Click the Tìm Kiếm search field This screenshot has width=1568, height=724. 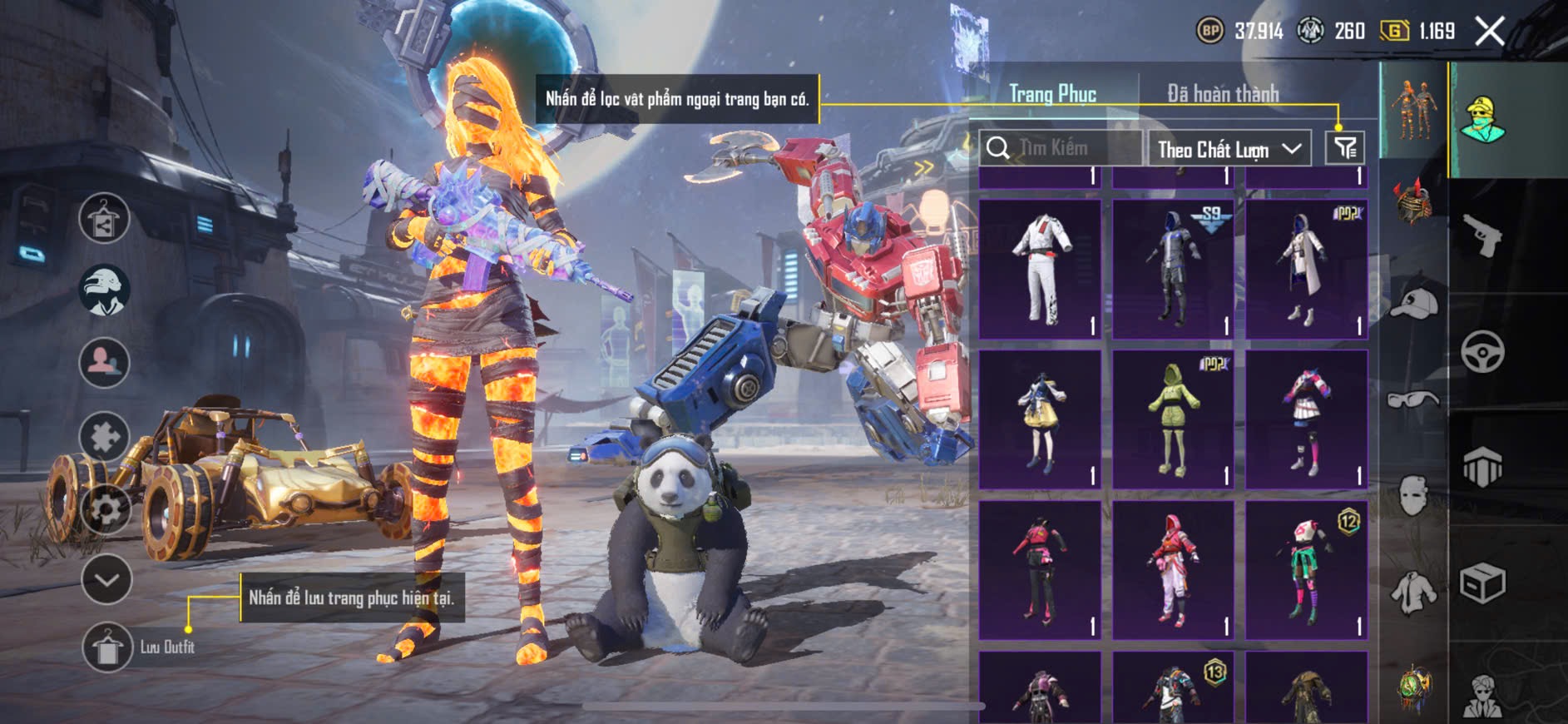pos(1061,148)
